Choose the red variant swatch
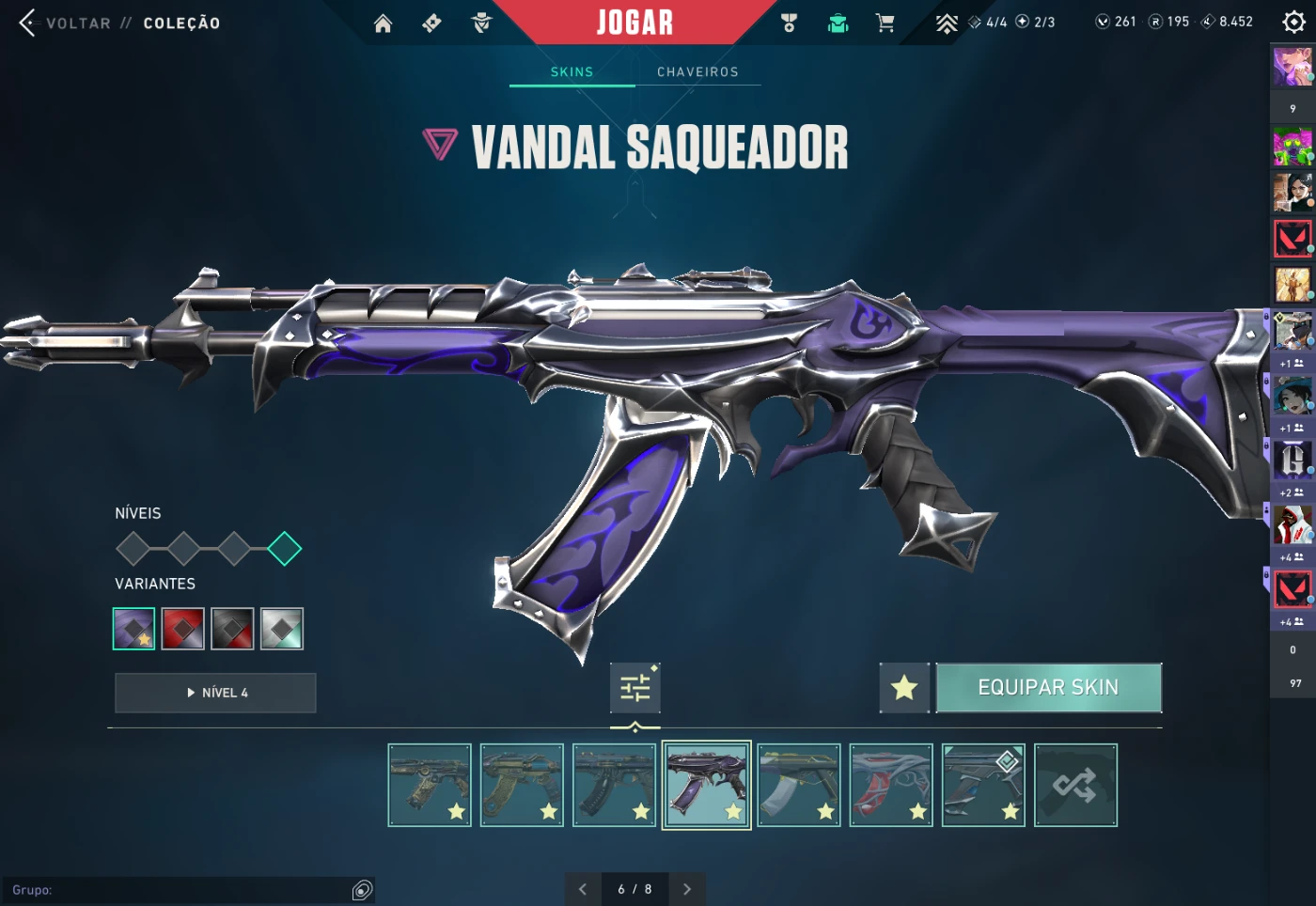Screen dimensions: 1316x906 coord(183,629)
